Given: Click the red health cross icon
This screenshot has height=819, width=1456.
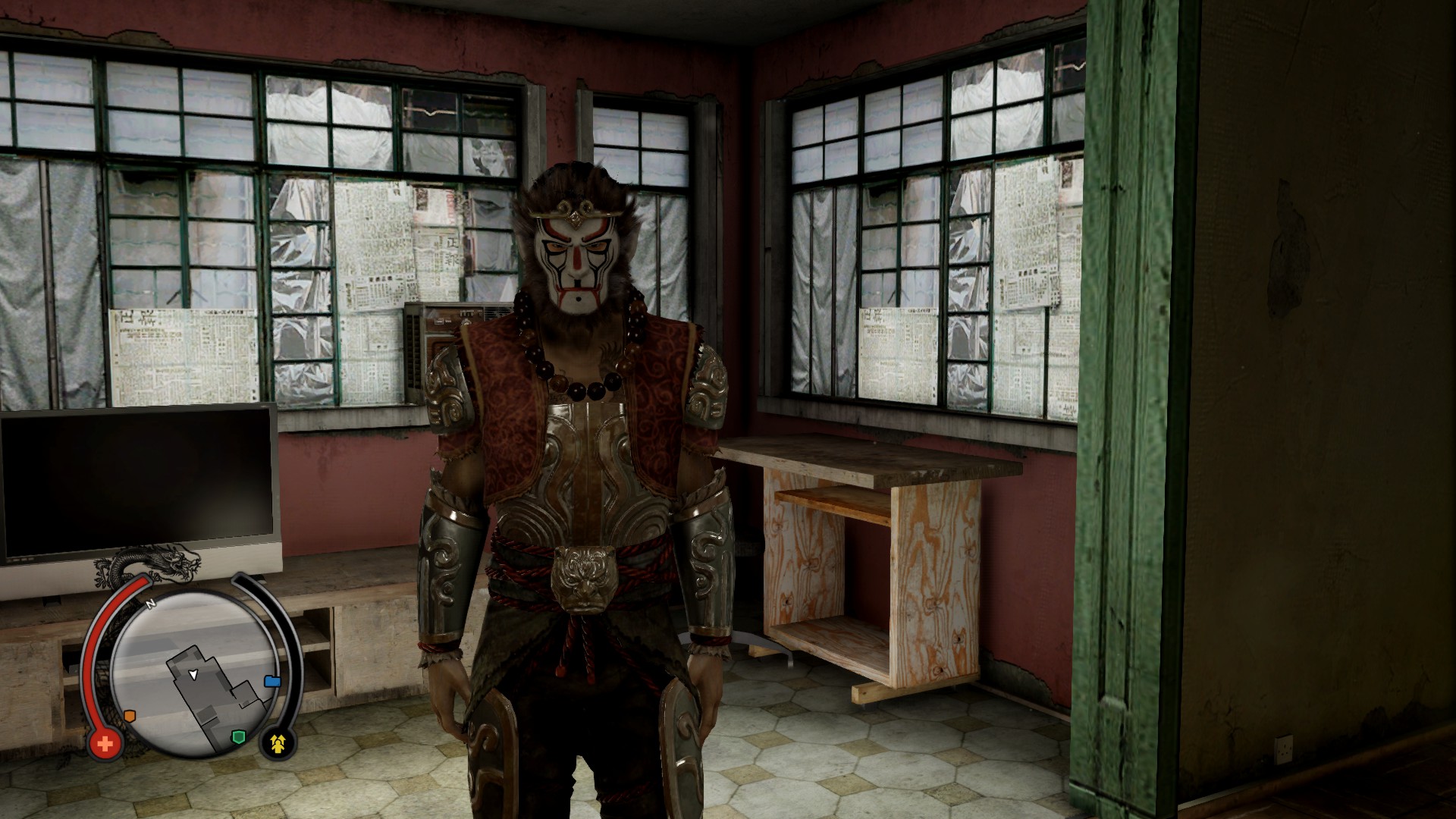Looking at the screenshot, I should [x=105, y=744].
